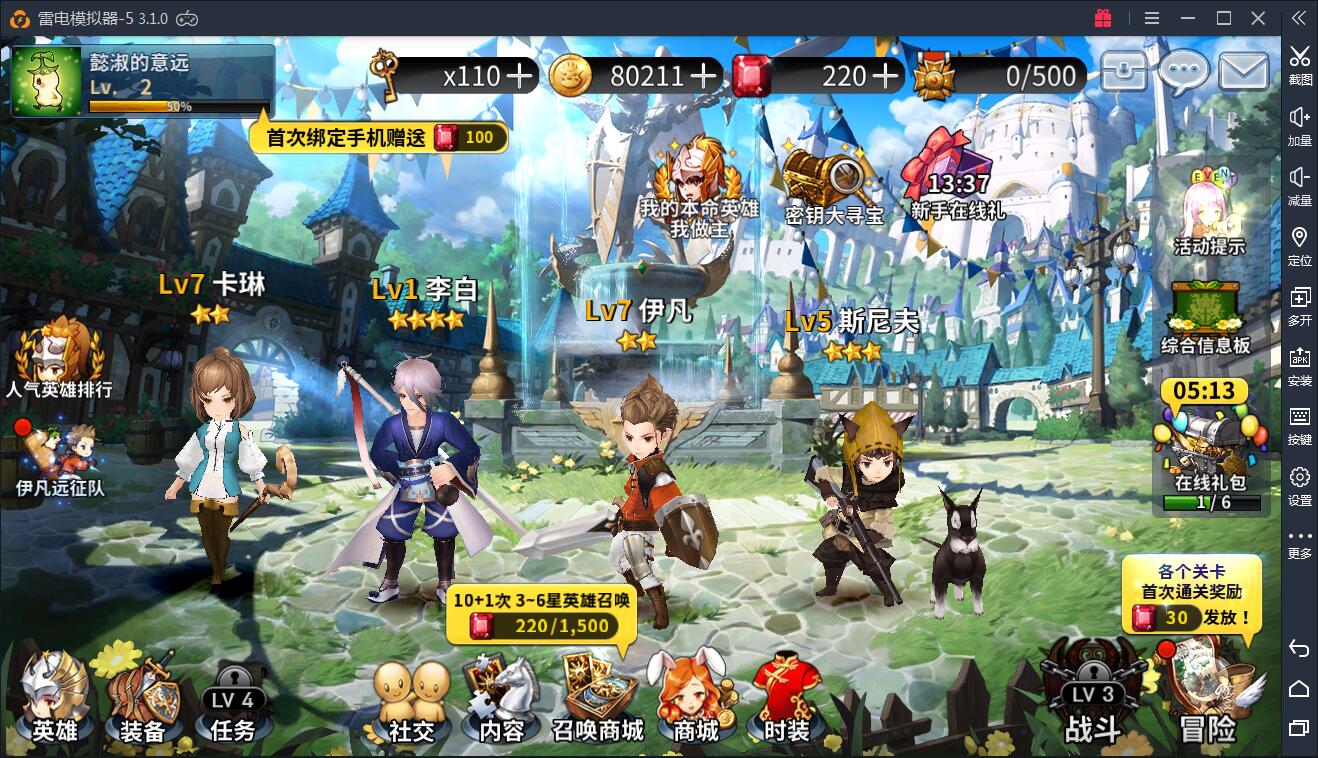The image size is (1318, 758).
Task: Open the mail envelope inbox
Action: coord(1243,72)
